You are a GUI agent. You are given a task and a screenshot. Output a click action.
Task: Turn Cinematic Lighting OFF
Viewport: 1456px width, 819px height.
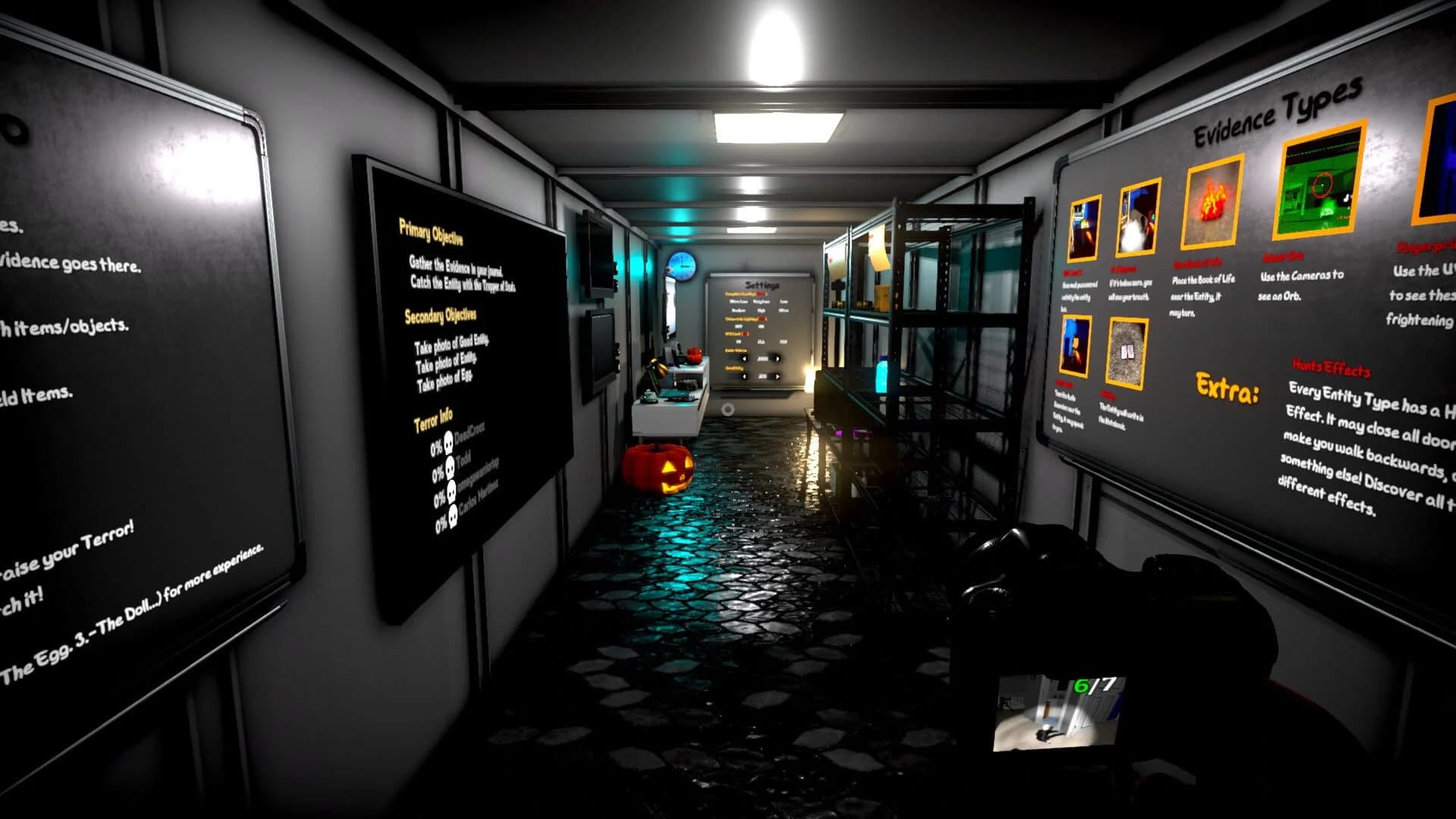click(738, 327)
